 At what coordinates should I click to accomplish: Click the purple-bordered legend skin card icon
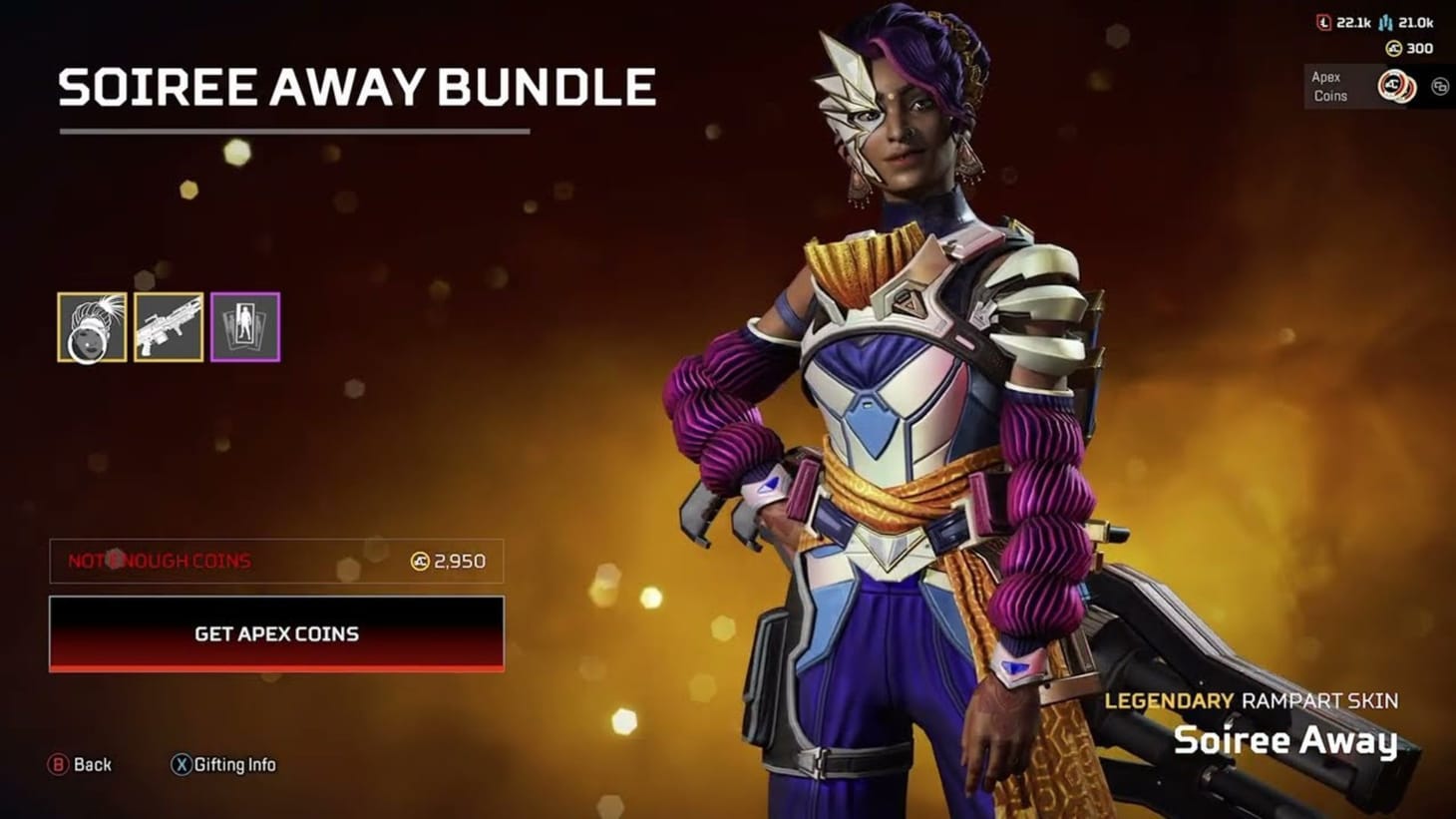245,327
